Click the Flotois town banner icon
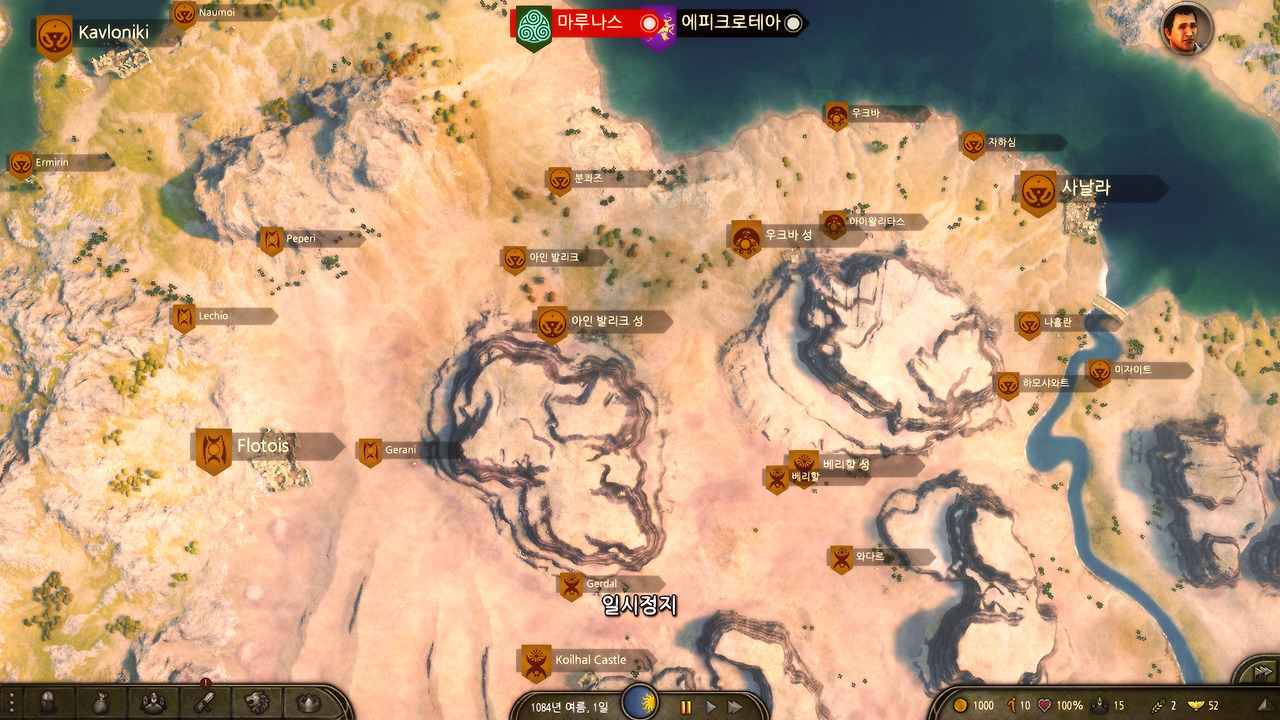 (x=211, y=446)
